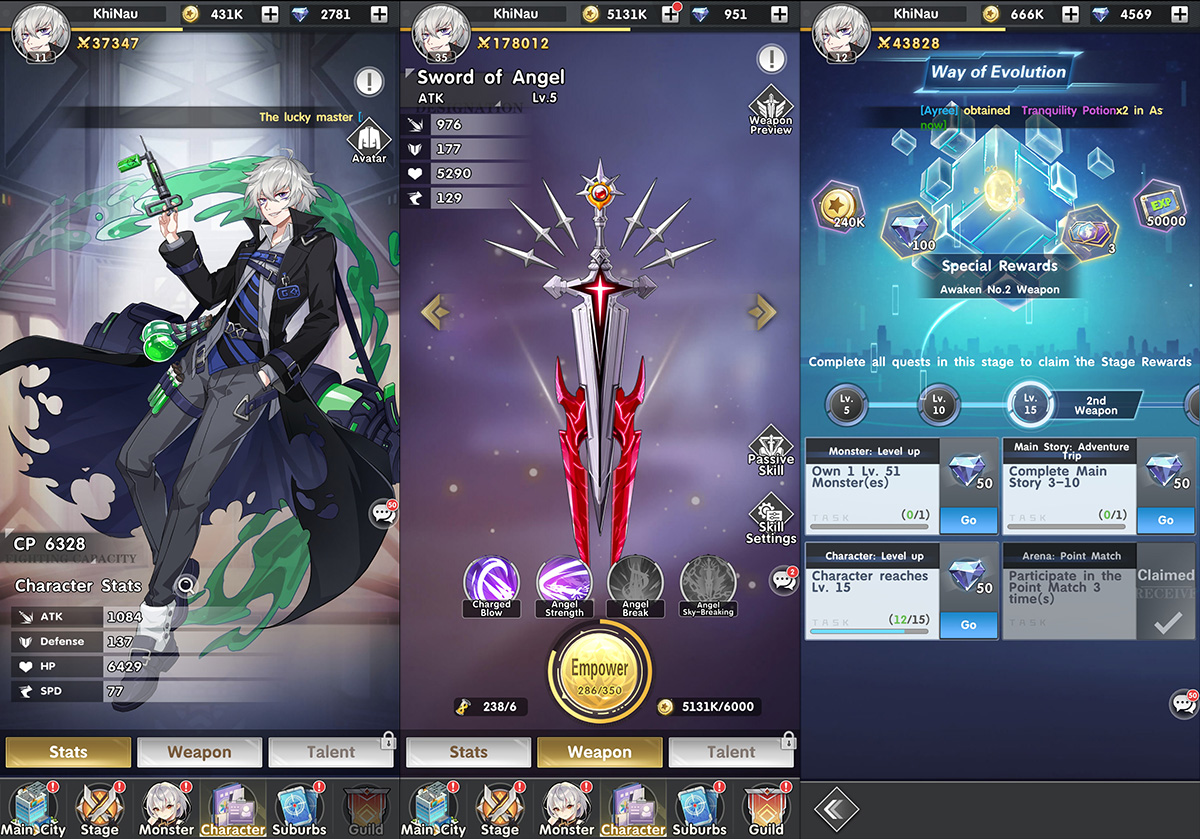Select the Lv. 10 evolution stage
The image size is (1200, 839).
click(938, 404)
